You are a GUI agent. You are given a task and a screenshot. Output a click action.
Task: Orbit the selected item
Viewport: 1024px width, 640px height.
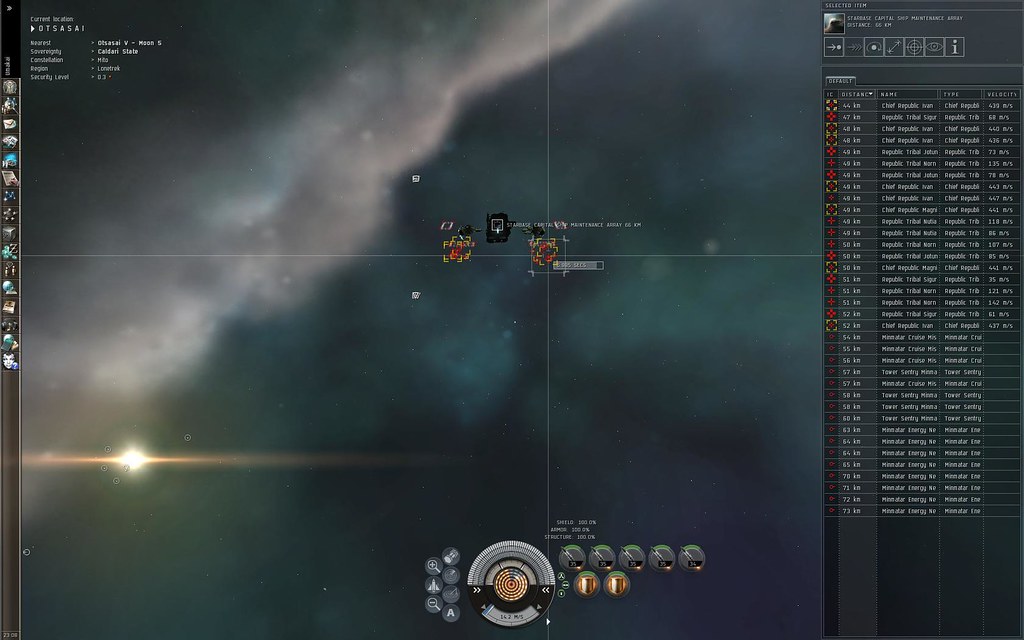coord(874,47)
